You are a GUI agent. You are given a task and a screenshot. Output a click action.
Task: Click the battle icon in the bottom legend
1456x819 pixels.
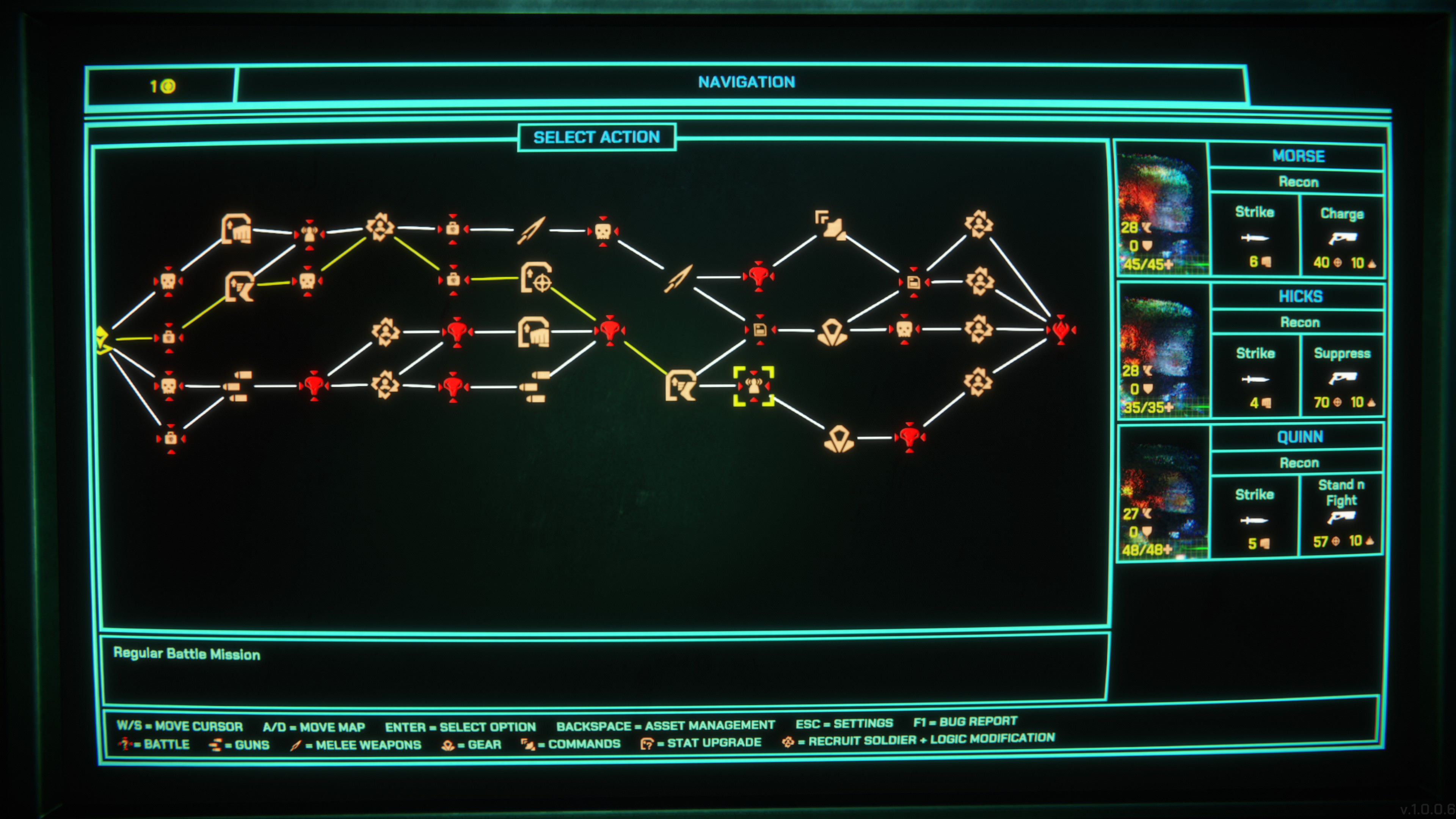point(126,744)
